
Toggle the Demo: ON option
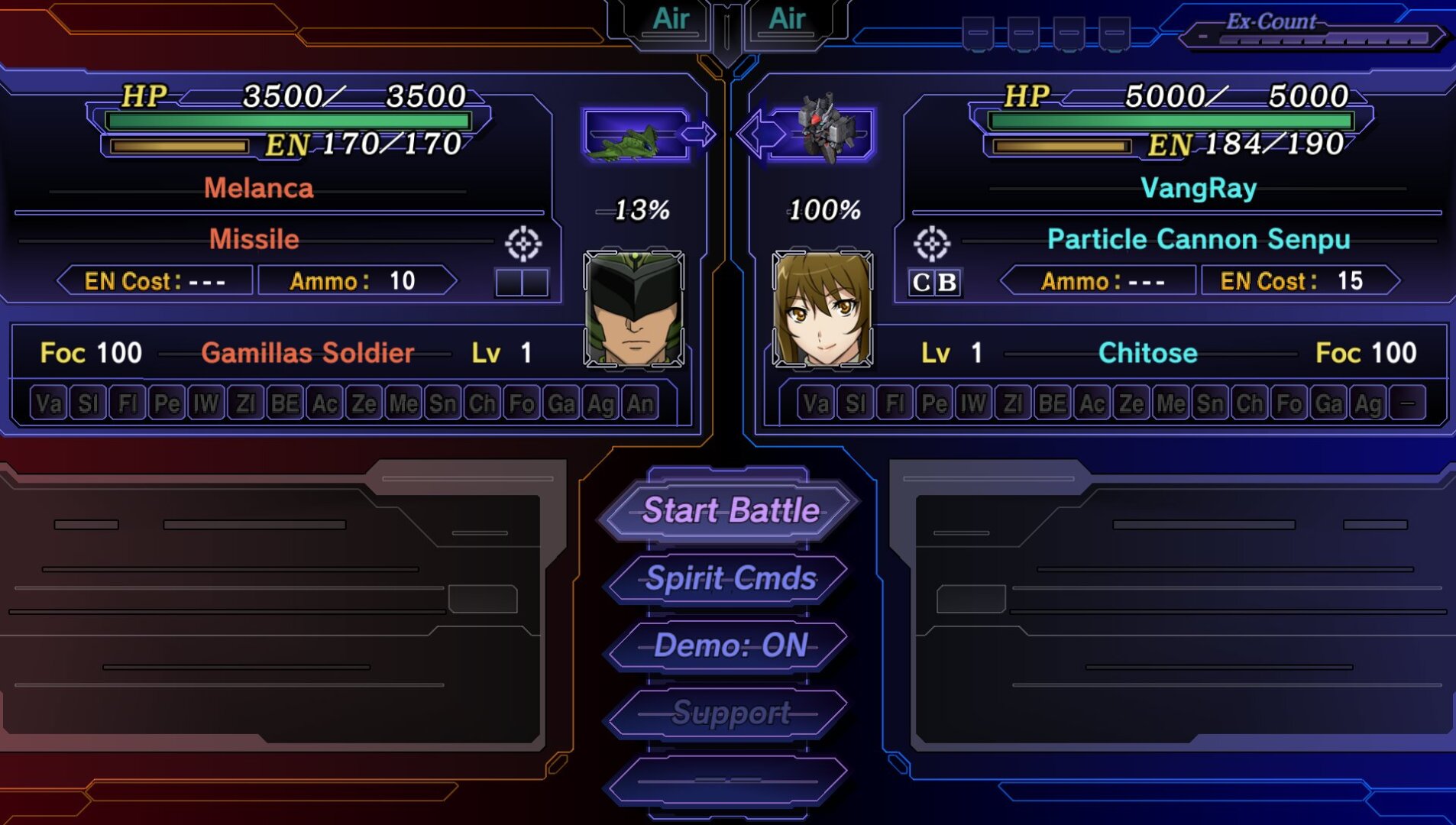click(x=730, y=645)
